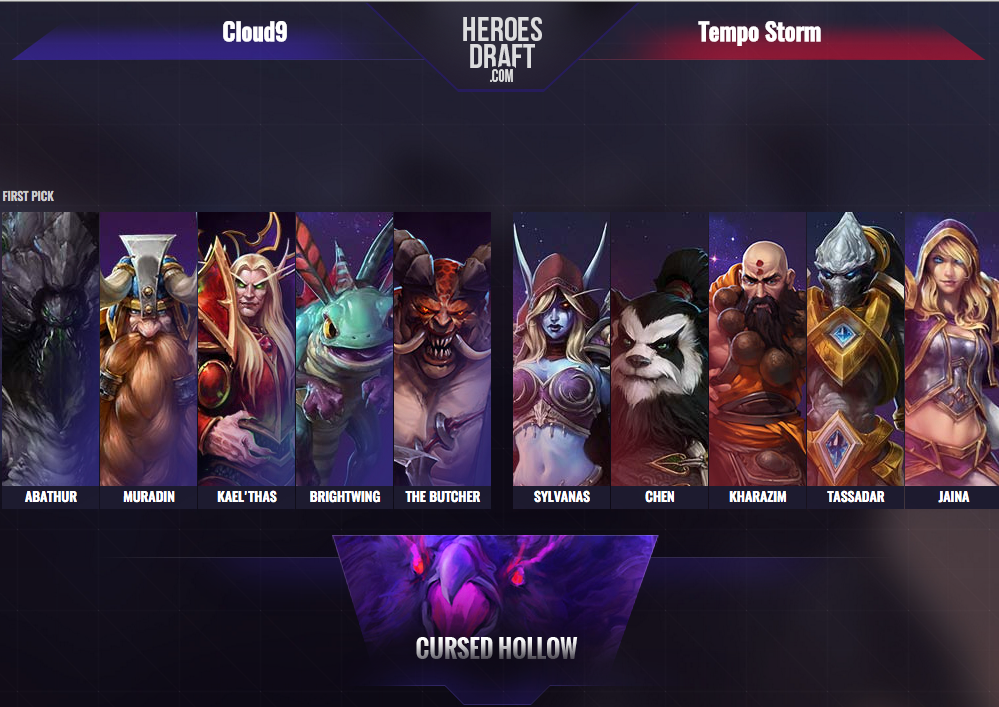Click the HeroesDraft.com logo
The height and width of the screenshot is (707, 999).
point(502,47)
